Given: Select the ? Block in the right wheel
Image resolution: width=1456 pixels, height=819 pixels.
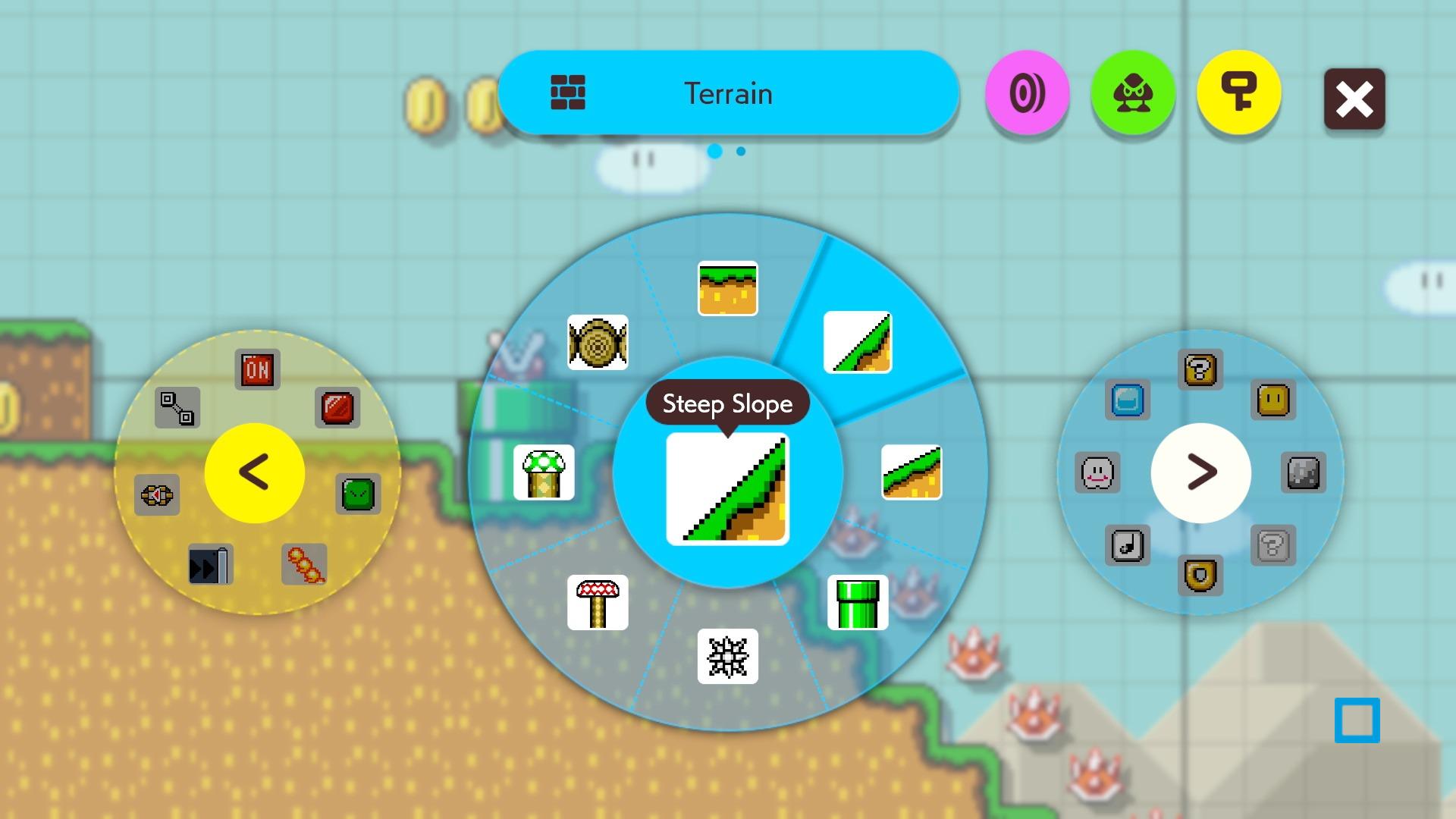Looking at the screenshot, I should [1201, 369].
